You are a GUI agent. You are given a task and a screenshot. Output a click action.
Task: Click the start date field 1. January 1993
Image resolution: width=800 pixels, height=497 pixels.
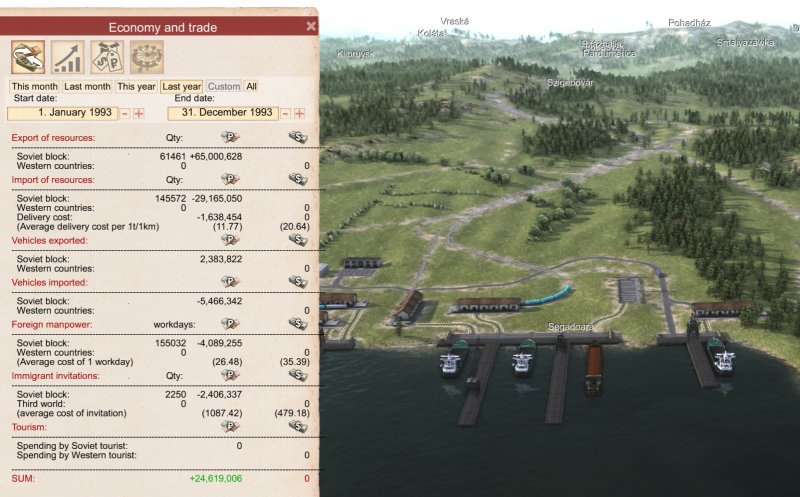coord(64,114)
